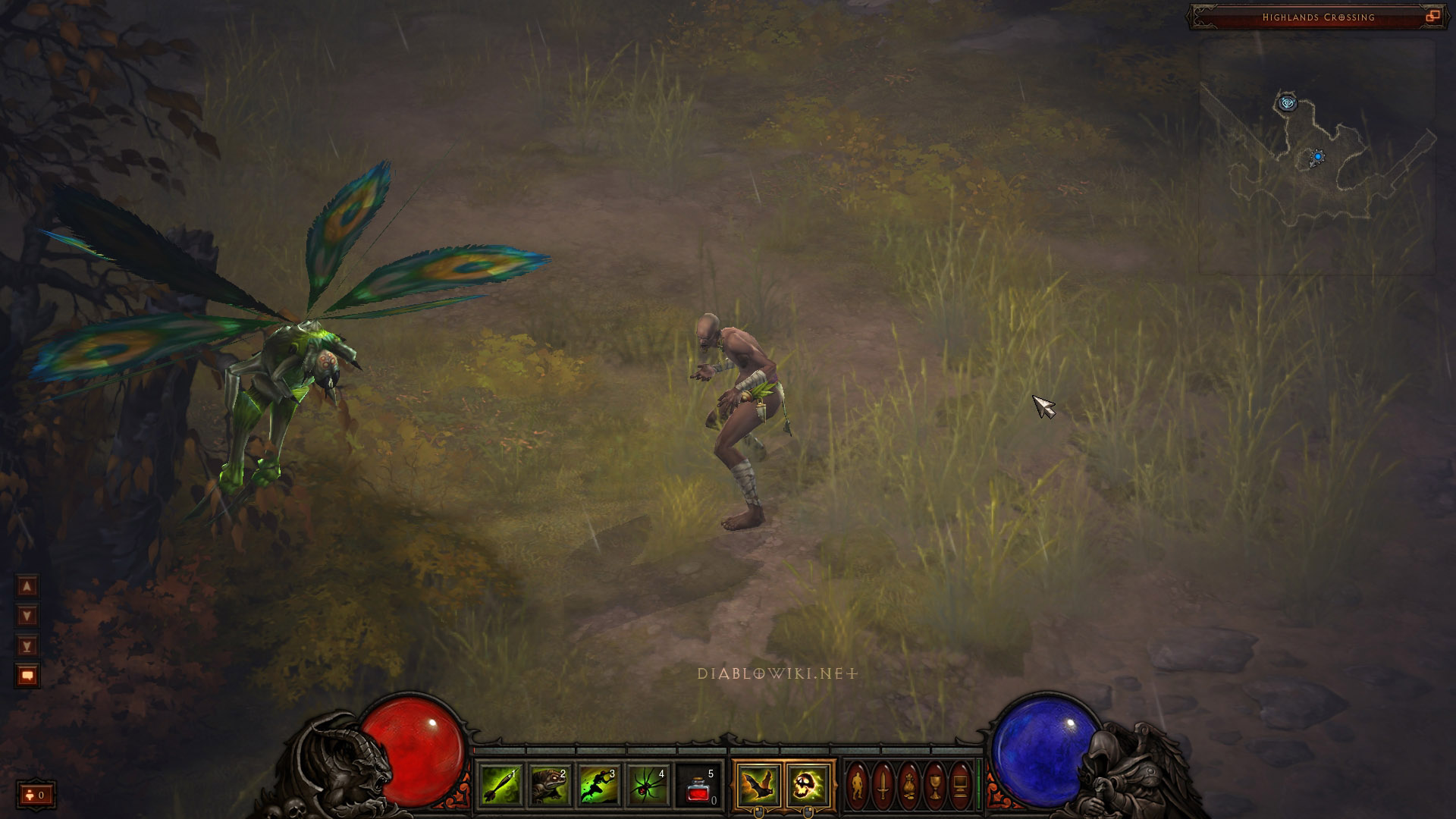Activate the Poison Dart skill in slot 1
1456x819 pixels.
click(500, 786)
